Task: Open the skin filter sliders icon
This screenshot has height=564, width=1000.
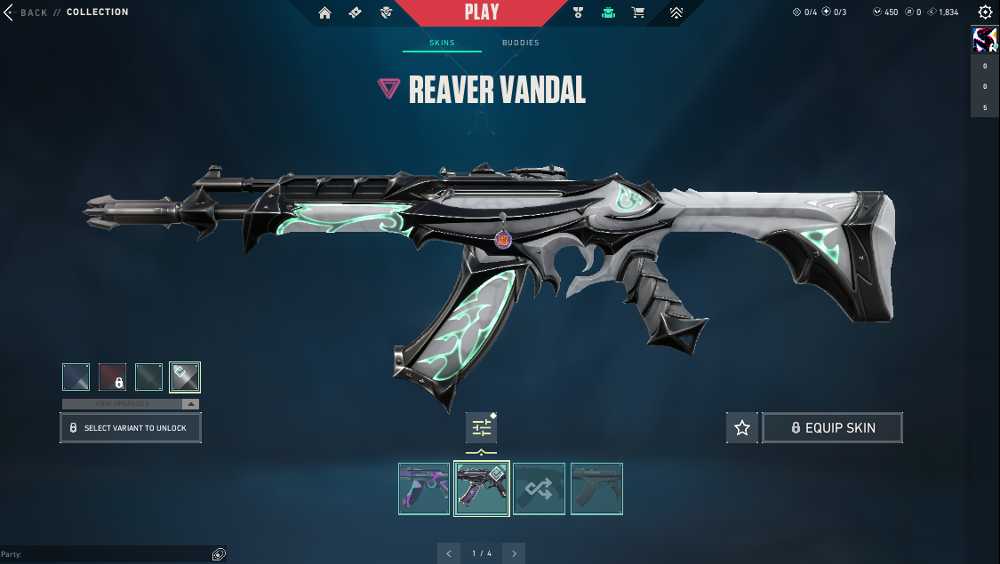Action: click(x=481, y=428)
